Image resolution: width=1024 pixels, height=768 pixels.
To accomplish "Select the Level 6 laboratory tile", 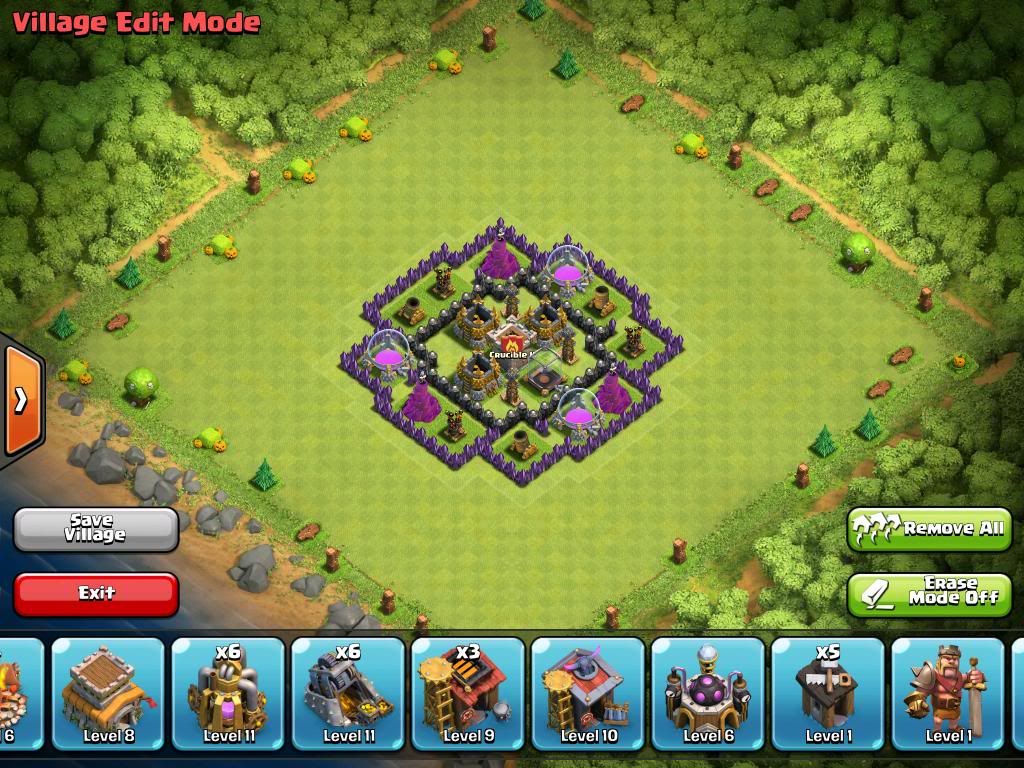I will 708,692.
